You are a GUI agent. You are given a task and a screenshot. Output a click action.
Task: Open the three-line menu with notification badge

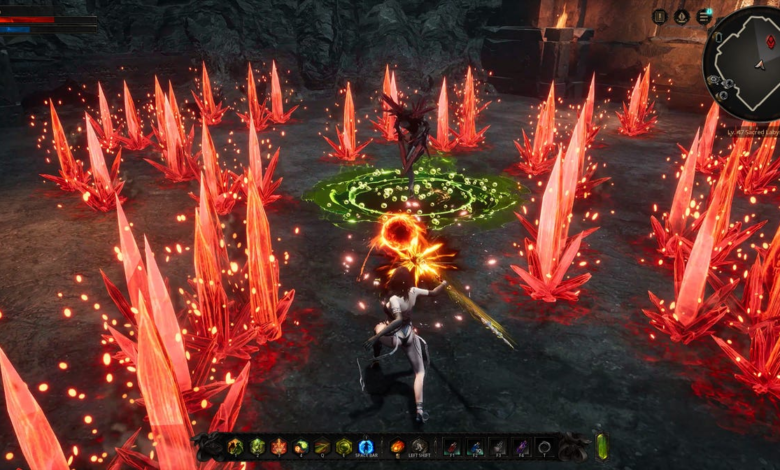coord(704,16)
